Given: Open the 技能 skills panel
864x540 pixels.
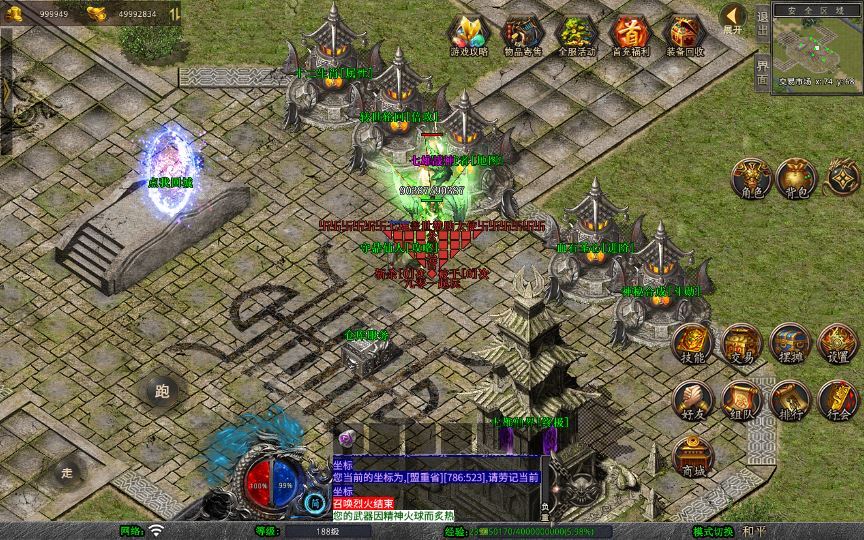Looking at the screenshot, I should point(692,342).
